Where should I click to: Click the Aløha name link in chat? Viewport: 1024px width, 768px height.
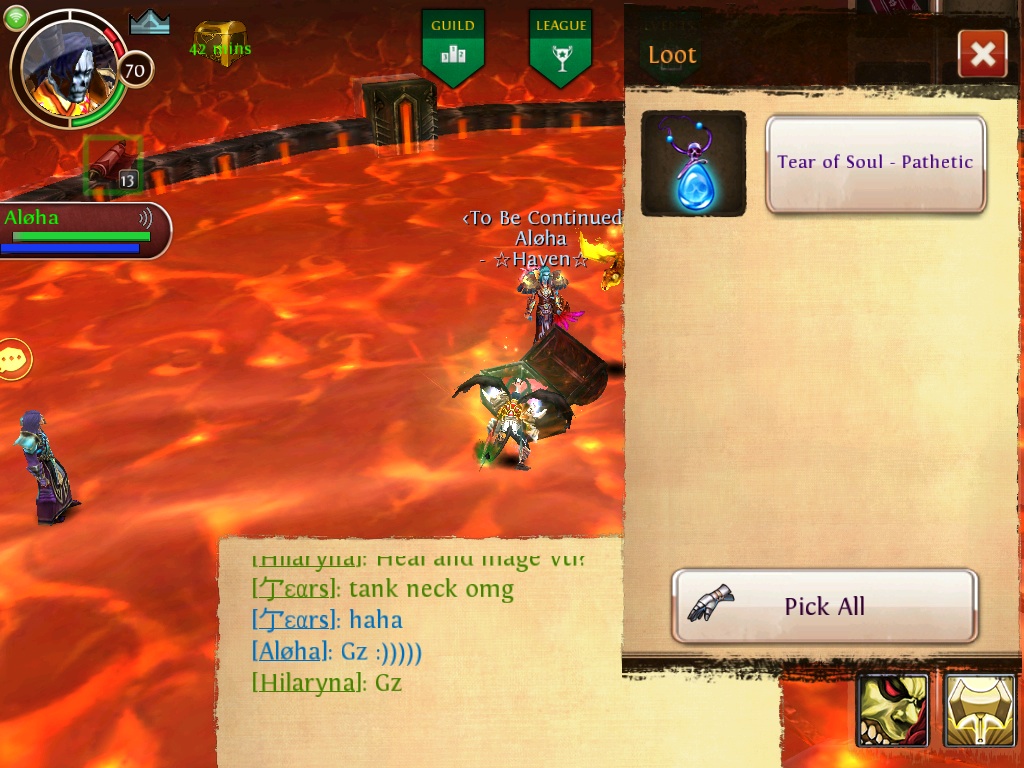(x=291, y=652)
